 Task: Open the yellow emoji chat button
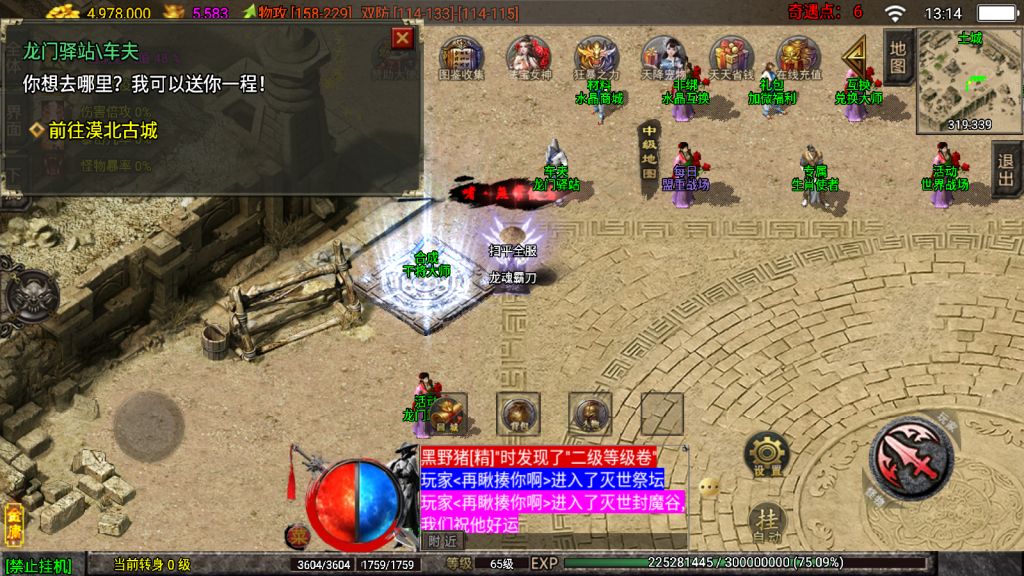coord(709,488)
